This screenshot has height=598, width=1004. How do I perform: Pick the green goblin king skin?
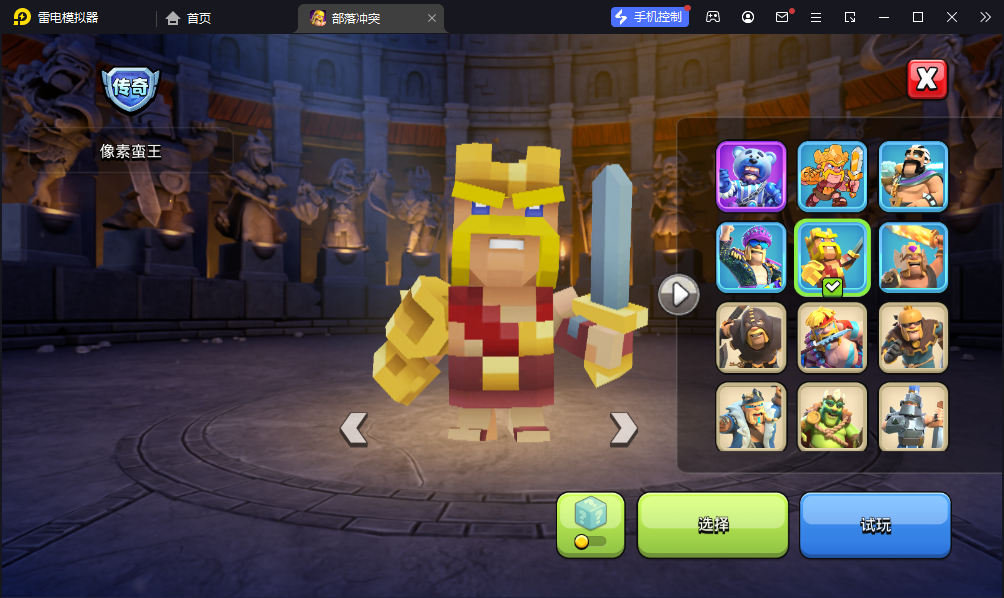pyautogui.click(x=832, y=416)
